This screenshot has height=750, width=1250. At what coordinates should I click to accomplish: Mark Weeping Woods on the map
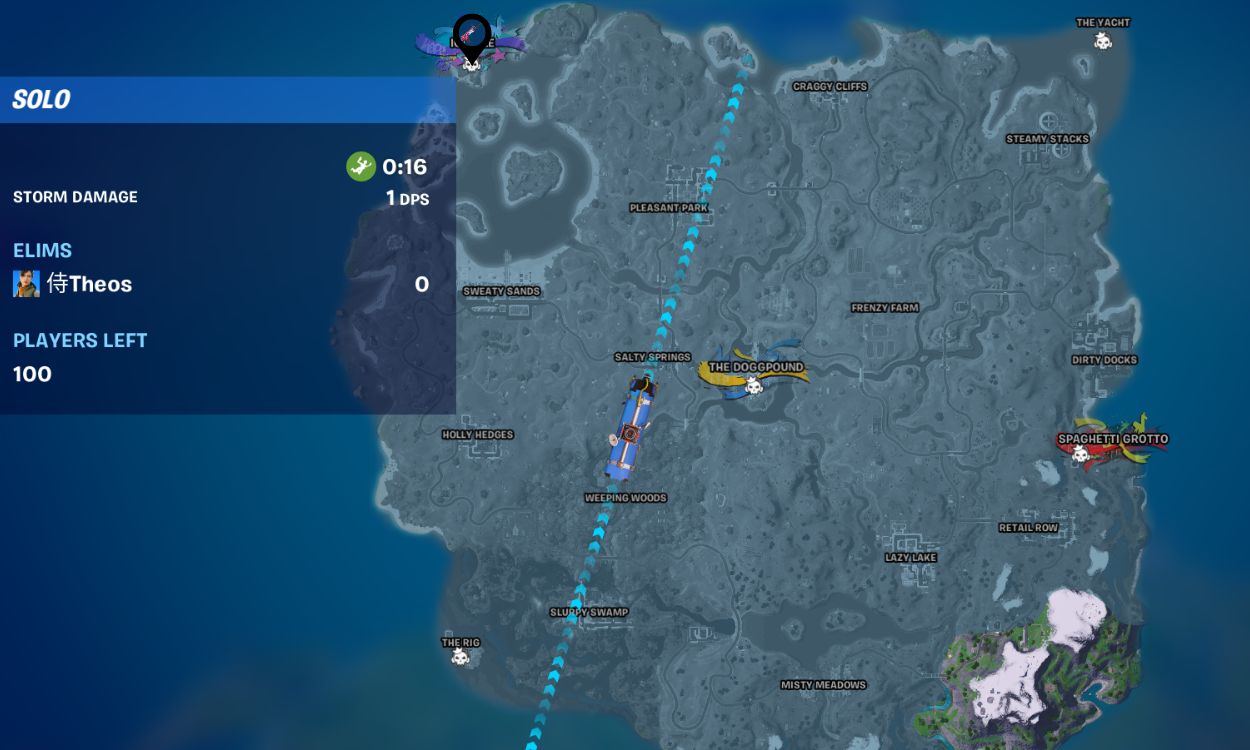click(625, 498)
